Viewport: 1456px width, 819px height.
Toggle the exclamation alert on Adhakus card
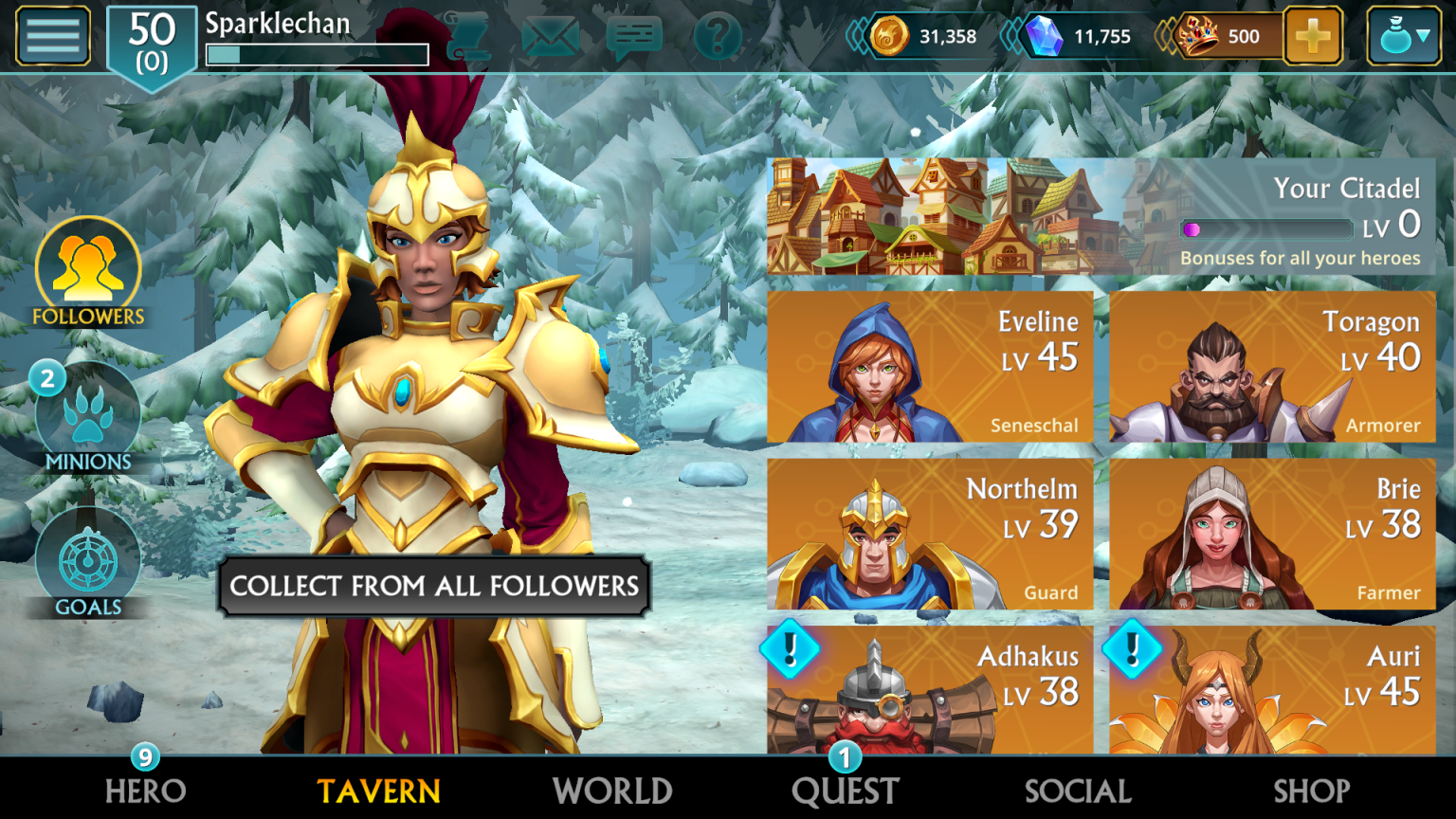pos(788,650)
